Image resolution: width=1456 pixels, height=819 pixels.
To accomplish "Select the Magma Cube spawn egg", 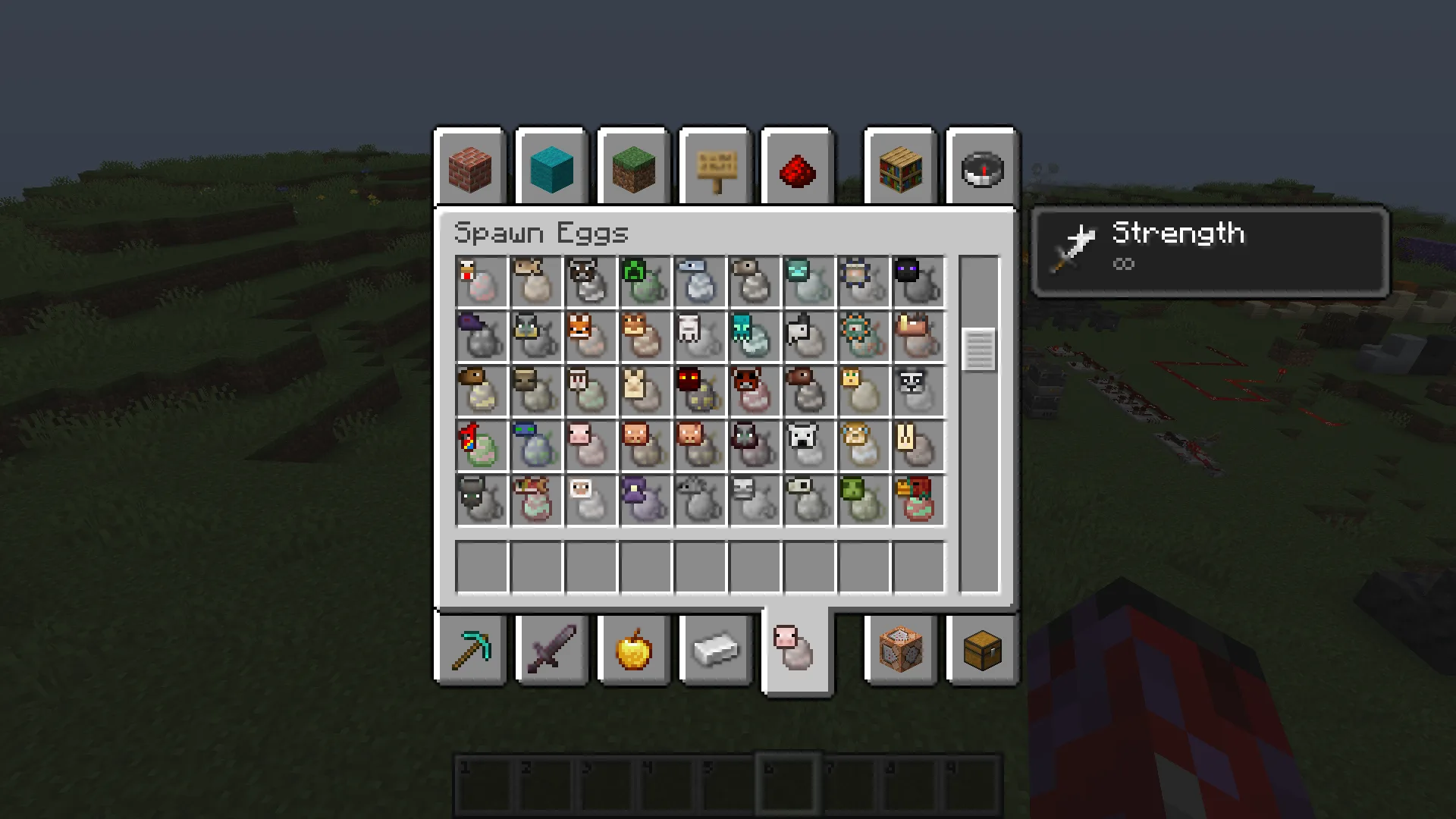I will point(699,391).
